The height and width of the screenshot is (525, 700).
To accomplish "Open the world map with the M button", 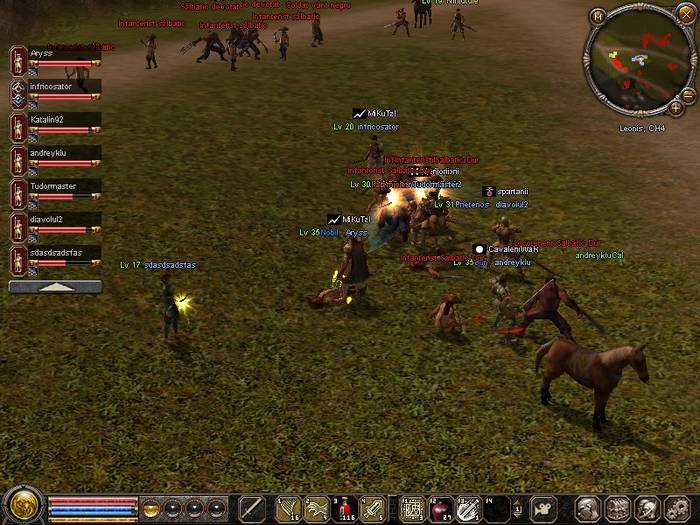I will (x=598, y=16).
